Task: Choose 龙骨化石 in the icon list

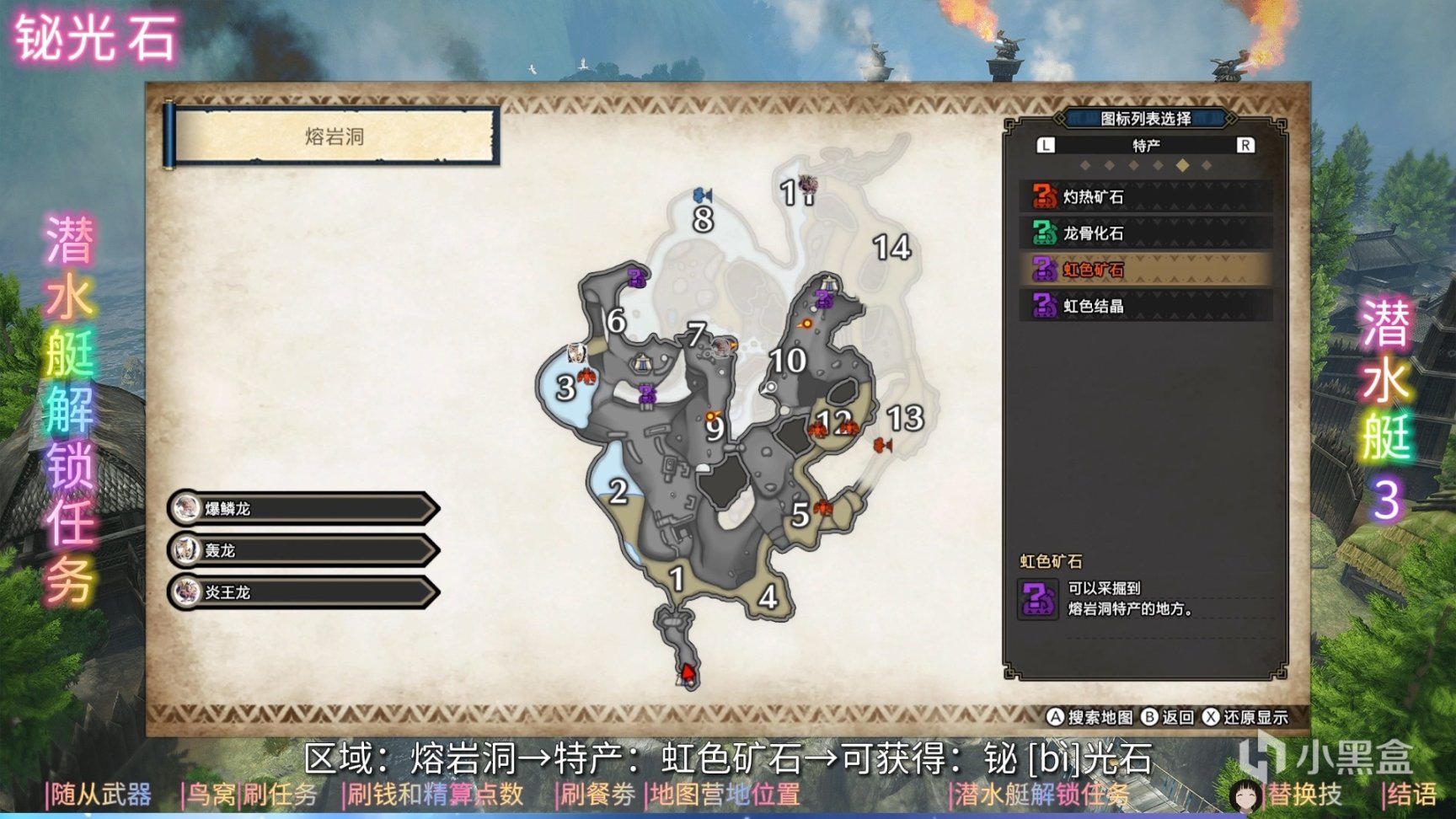Action: point(1144,233)
